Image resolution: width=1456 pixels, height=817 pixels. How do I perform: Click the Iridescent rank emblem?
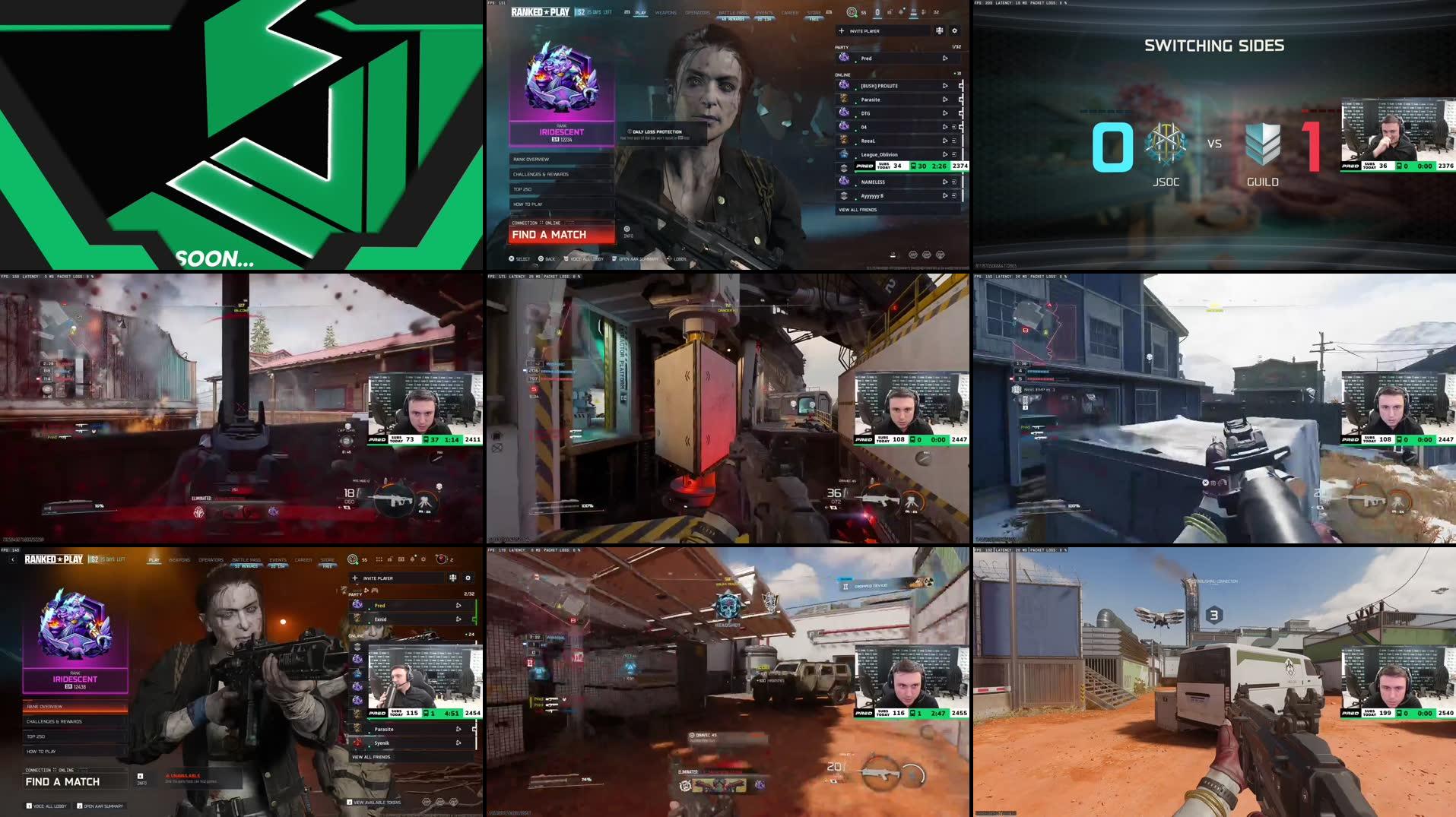tap(562, 81)
